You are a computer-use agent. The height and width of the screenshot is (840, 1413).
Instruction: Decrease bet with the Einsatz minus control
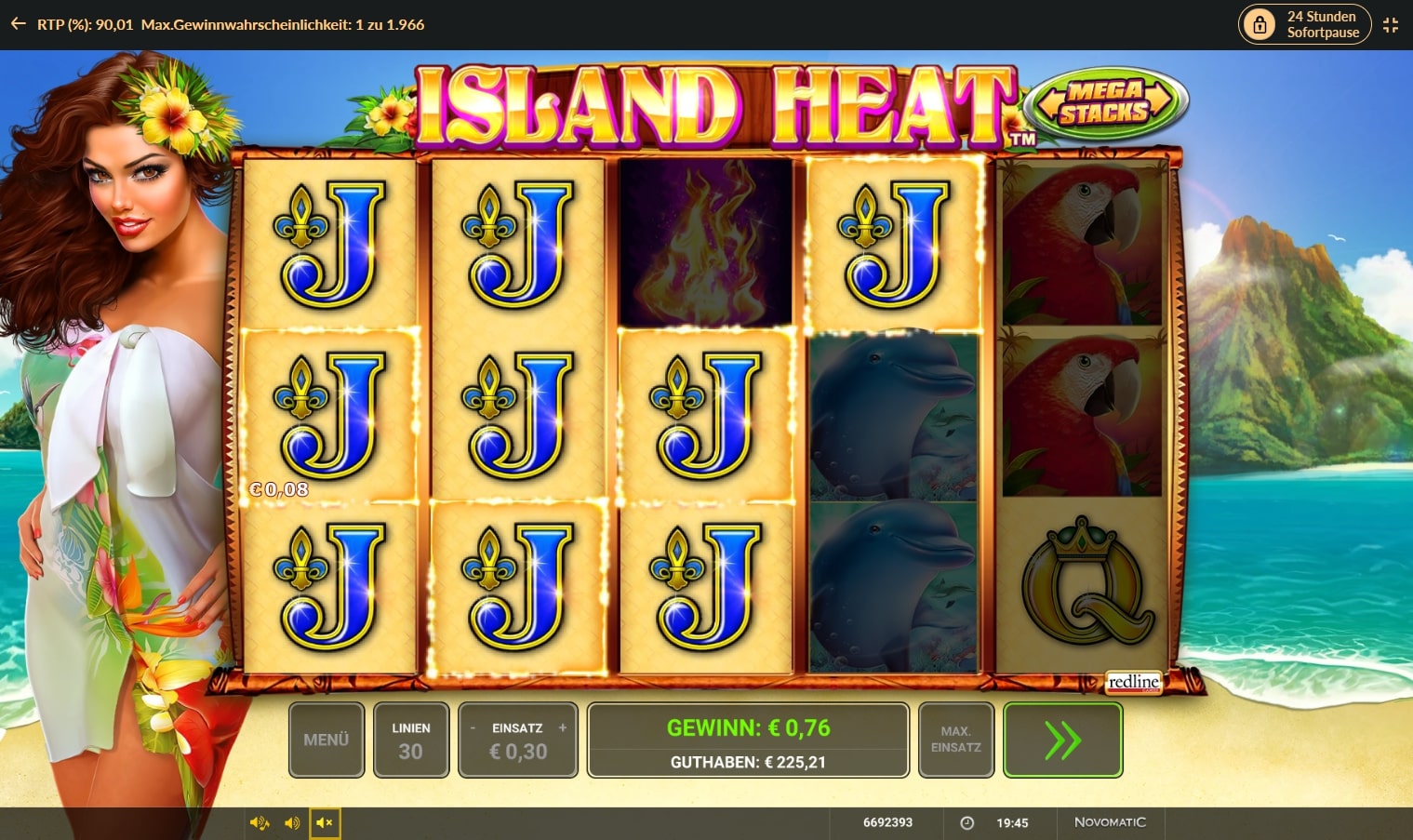(x=473, y=728)
